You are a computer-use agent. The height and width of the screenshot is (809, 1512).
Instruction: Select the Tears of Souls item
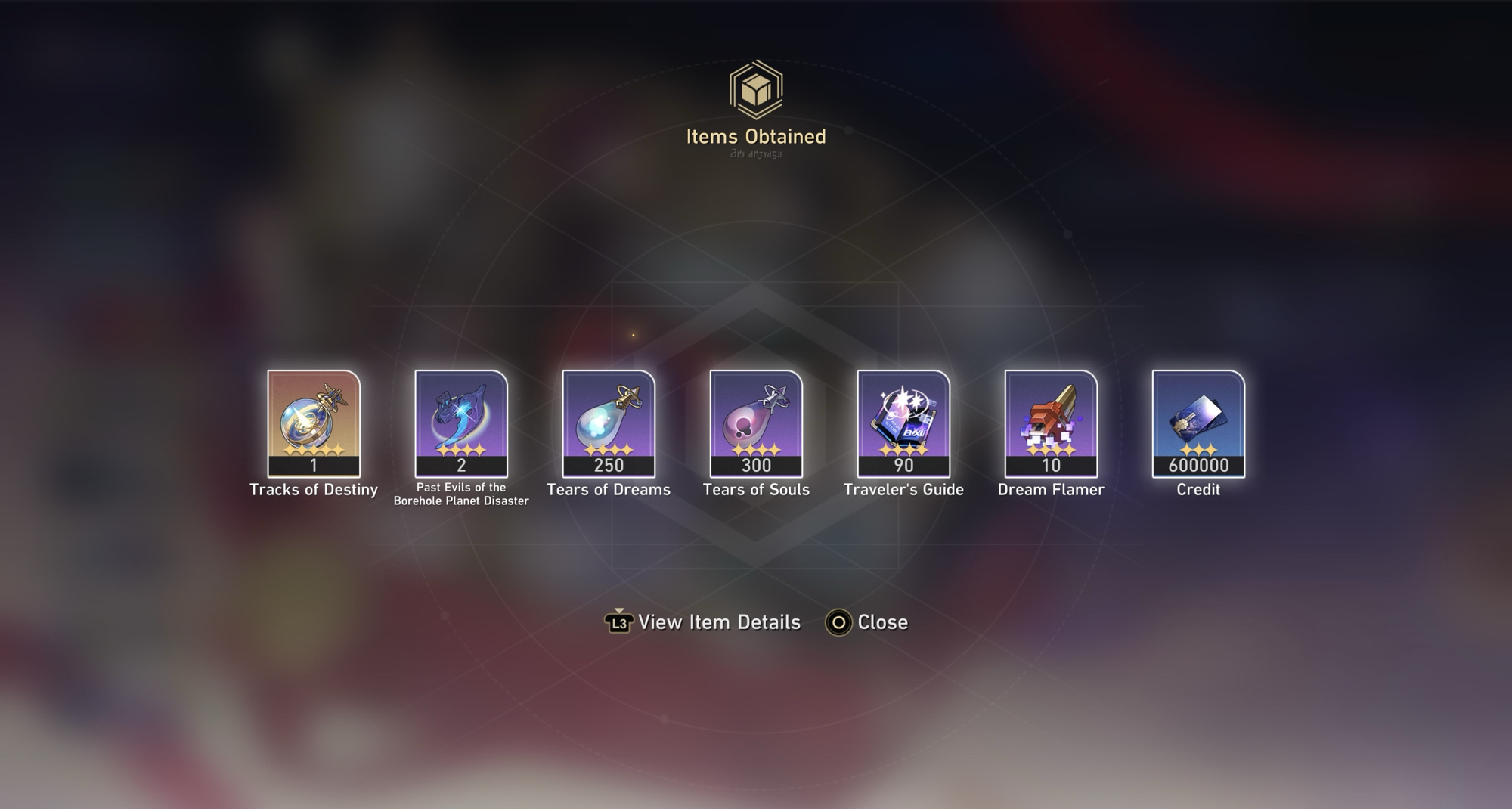click(x=756, y=423)
